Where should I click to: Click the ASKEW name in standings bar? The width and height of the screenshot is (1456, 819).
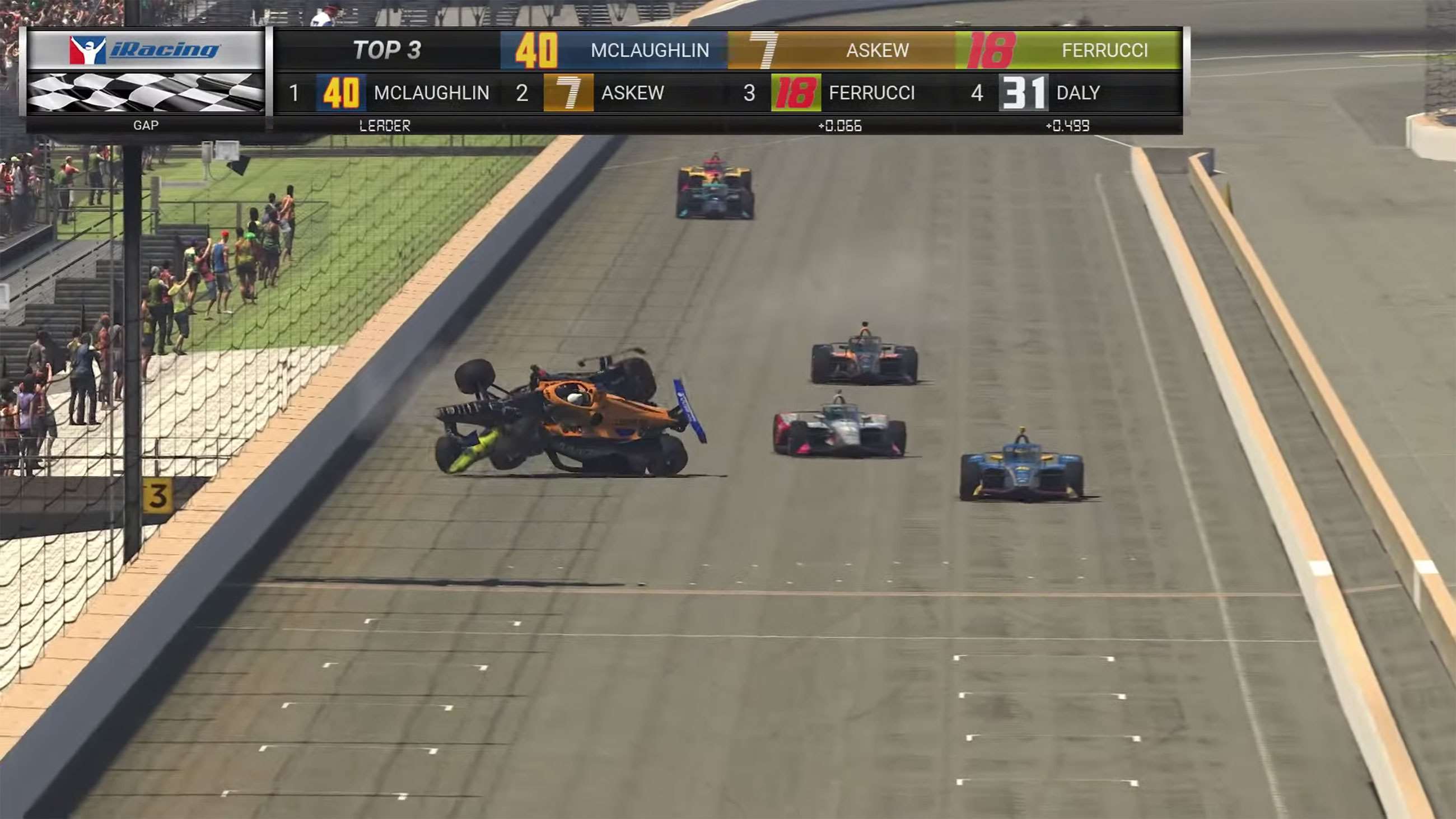click(x=632, y=94)
